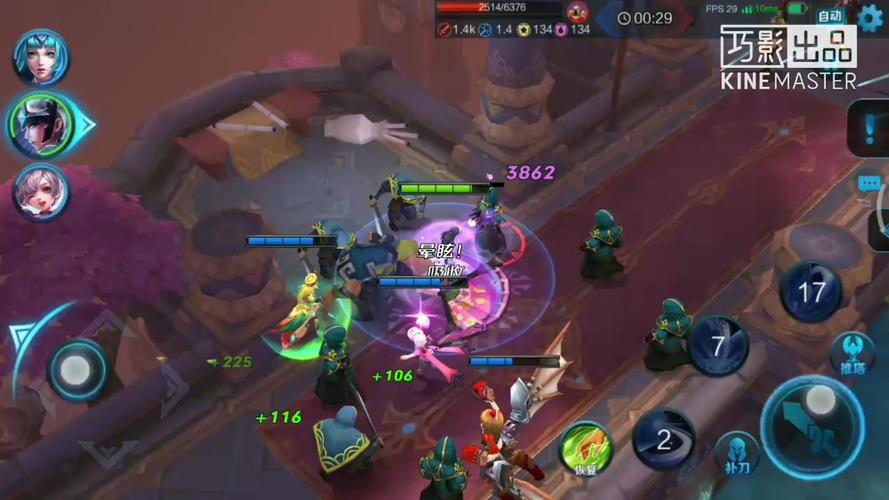
Task: Select the silver-haired winking hero portrait
Action: pyautogui.click(x=41, y=191)
